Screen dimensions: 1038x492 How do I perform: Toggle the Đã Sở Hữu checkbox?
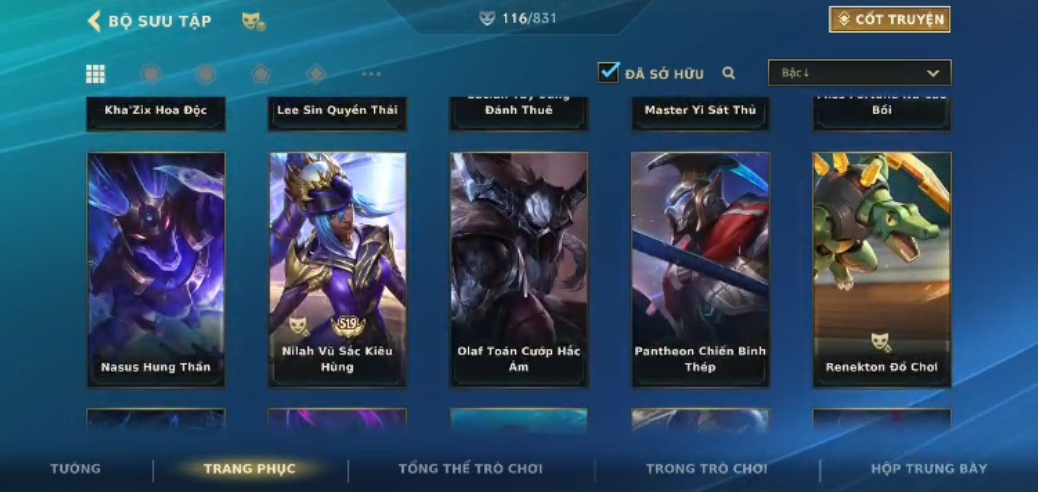point(609,72)
